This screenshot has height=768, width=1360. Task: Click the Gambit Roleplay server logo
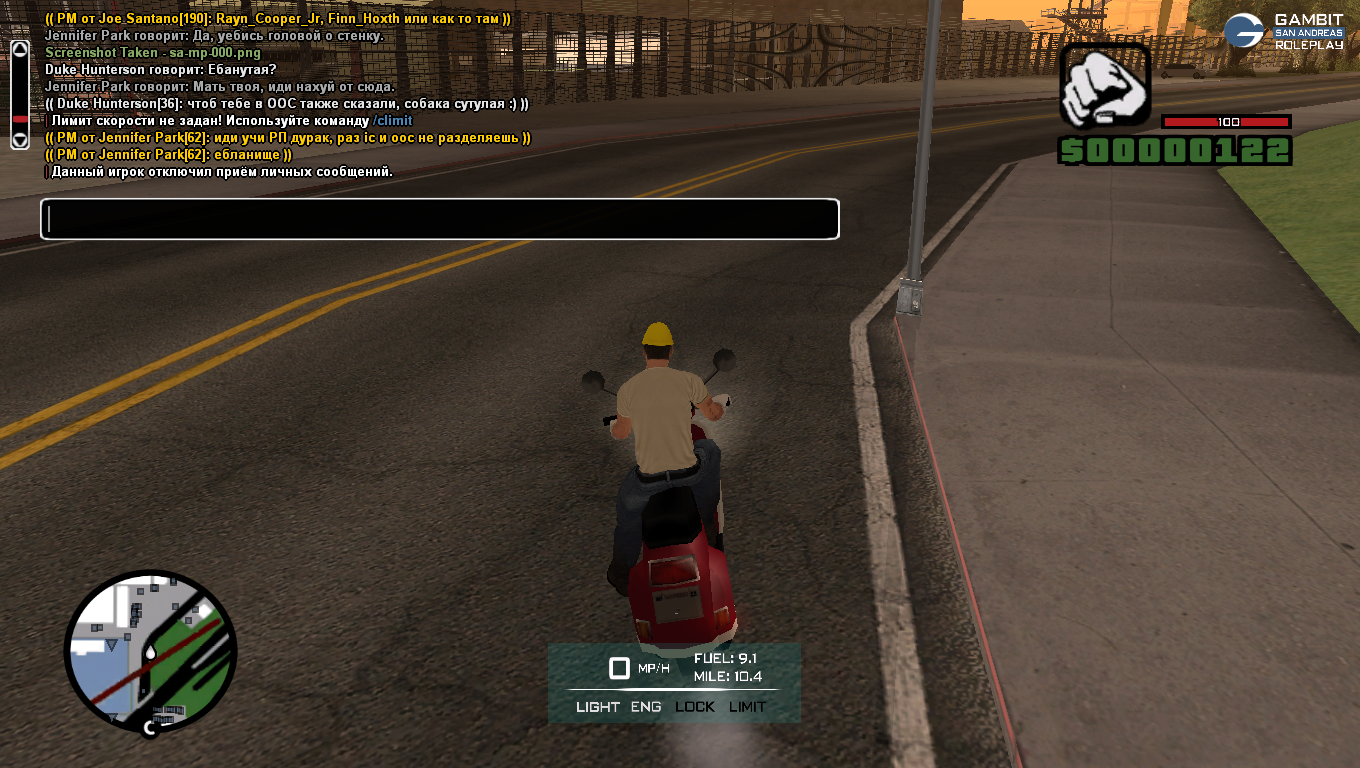[x=1283, y=31]
